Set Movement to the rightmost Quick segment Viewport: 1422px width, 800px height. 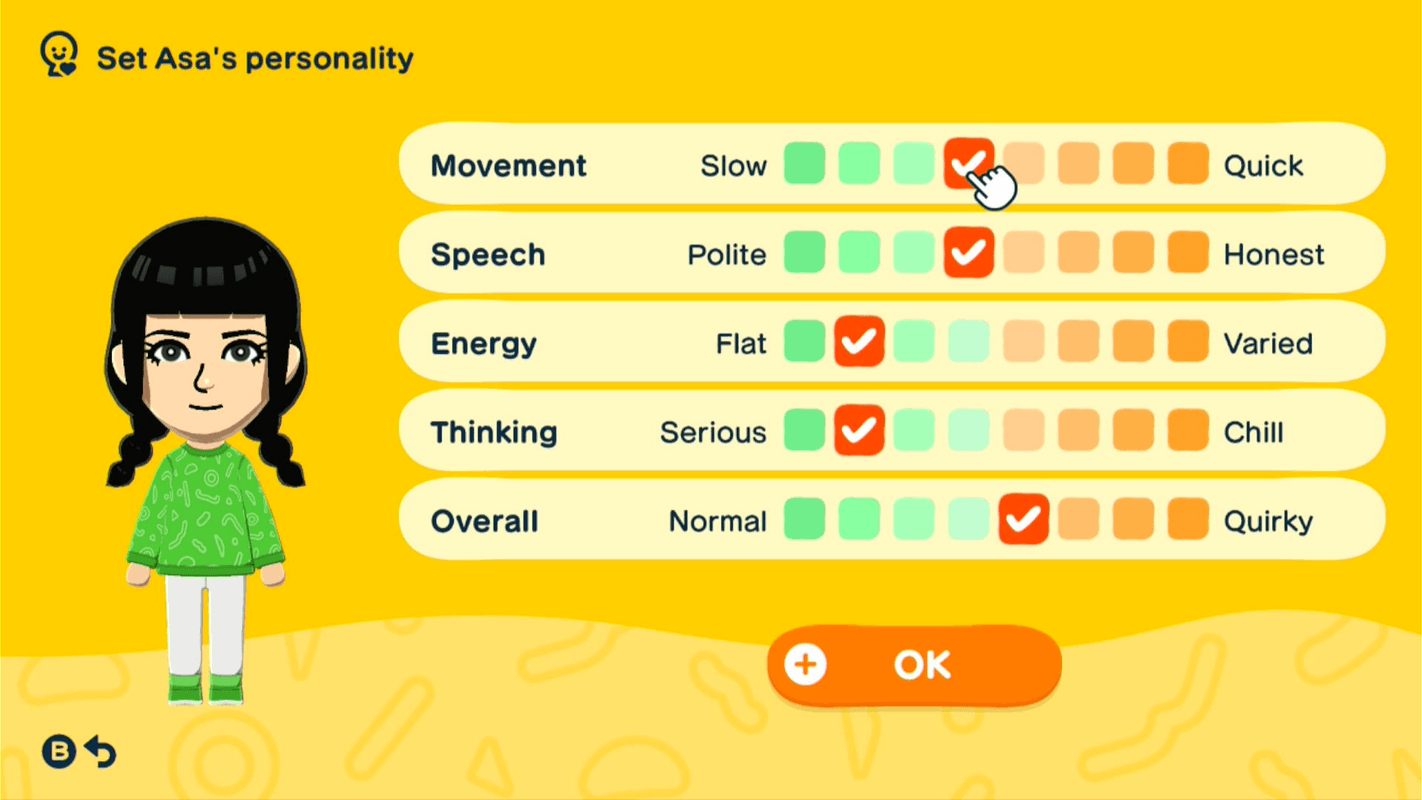tap(1187, 164)
